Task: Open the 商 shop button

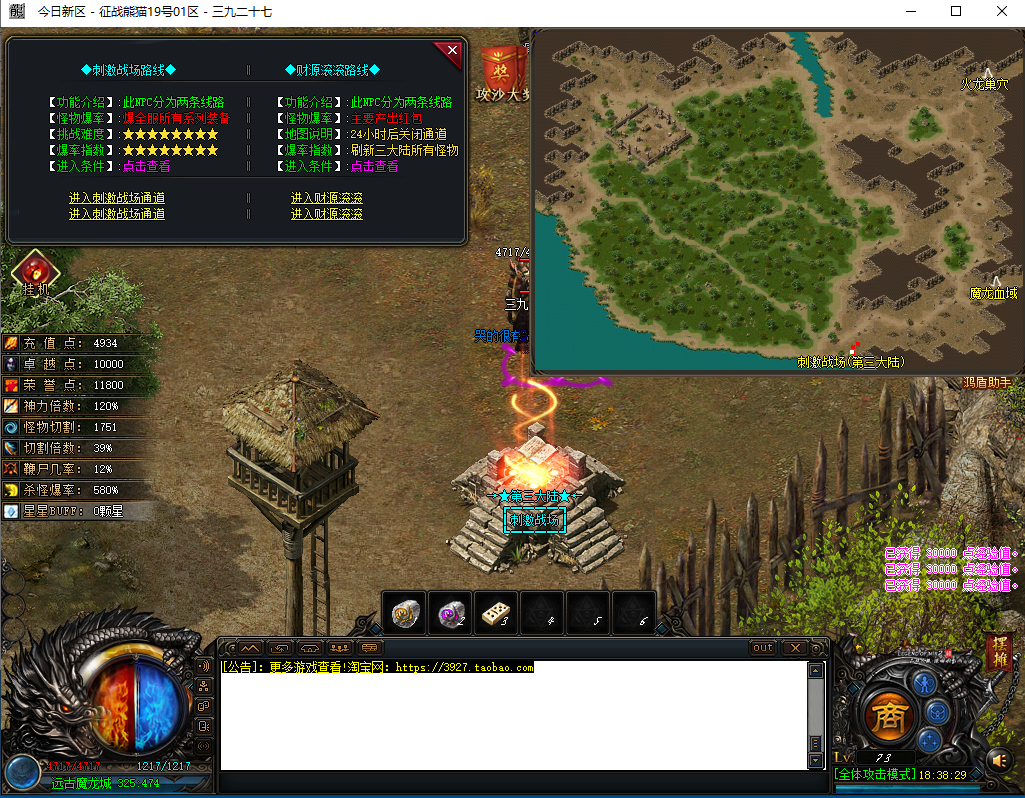Action: point(884,717)
